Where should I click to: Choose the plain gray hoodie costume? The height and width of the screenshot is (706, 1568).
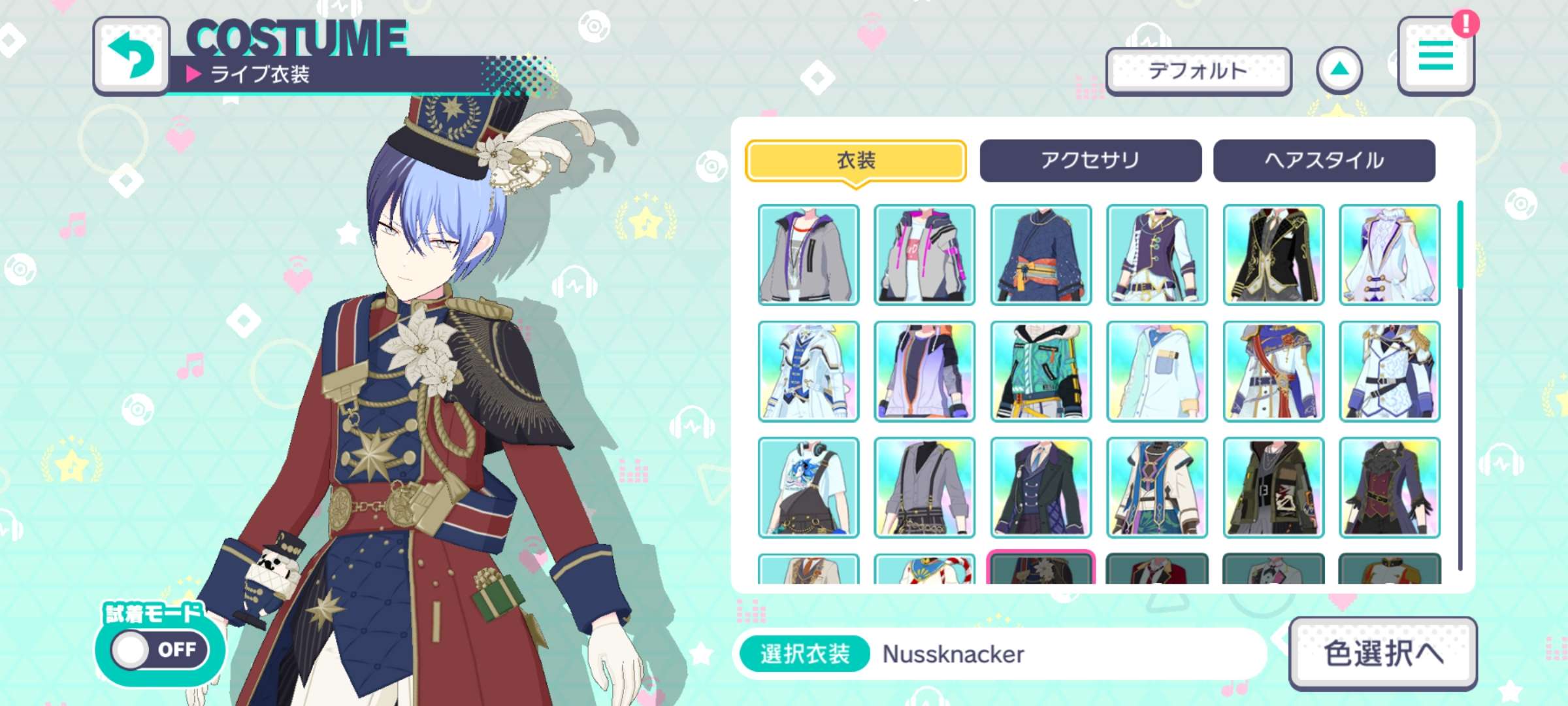coord(809,255)
